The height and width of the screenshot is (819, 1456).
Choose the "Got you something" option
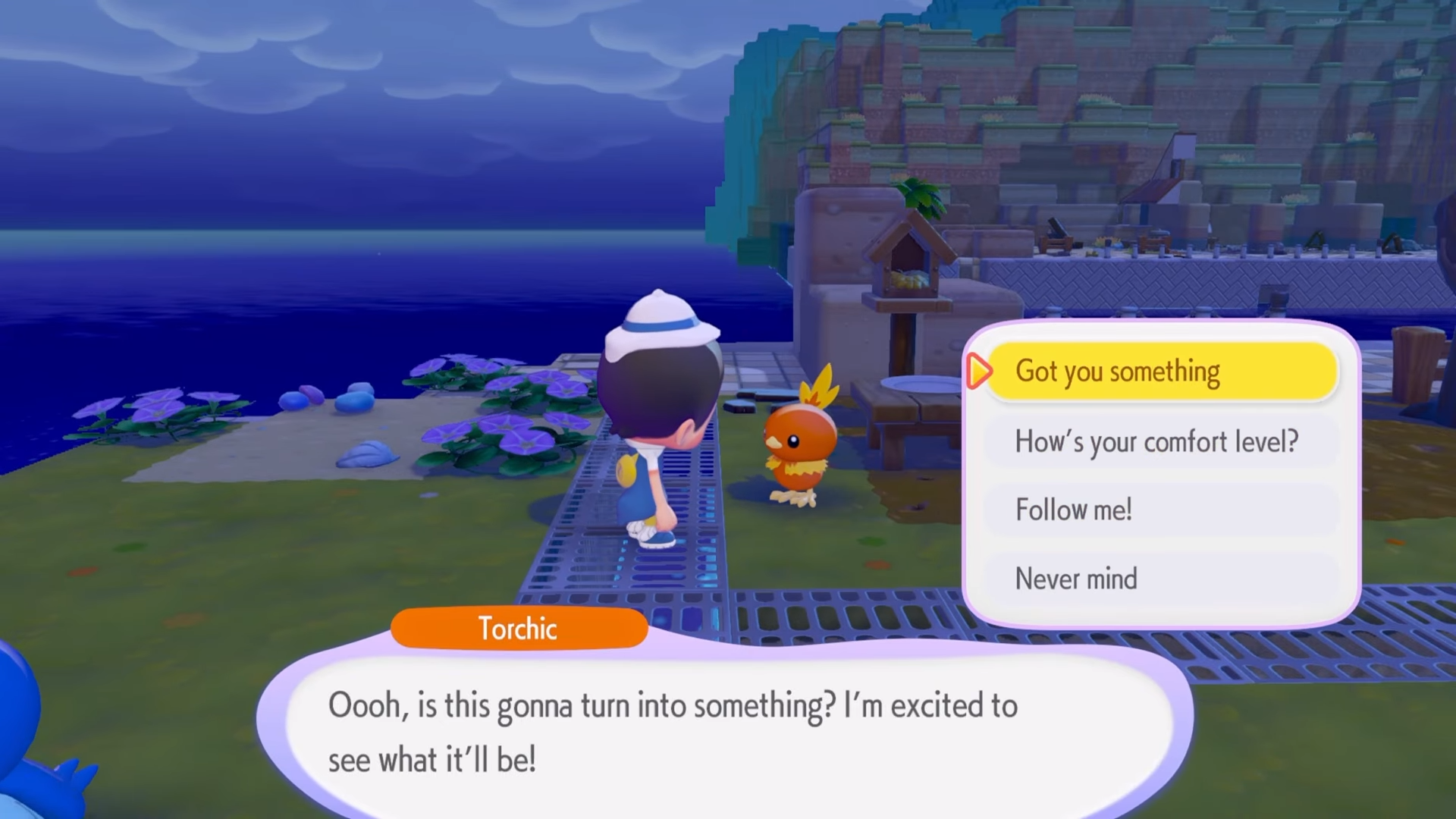[1160, 372]
